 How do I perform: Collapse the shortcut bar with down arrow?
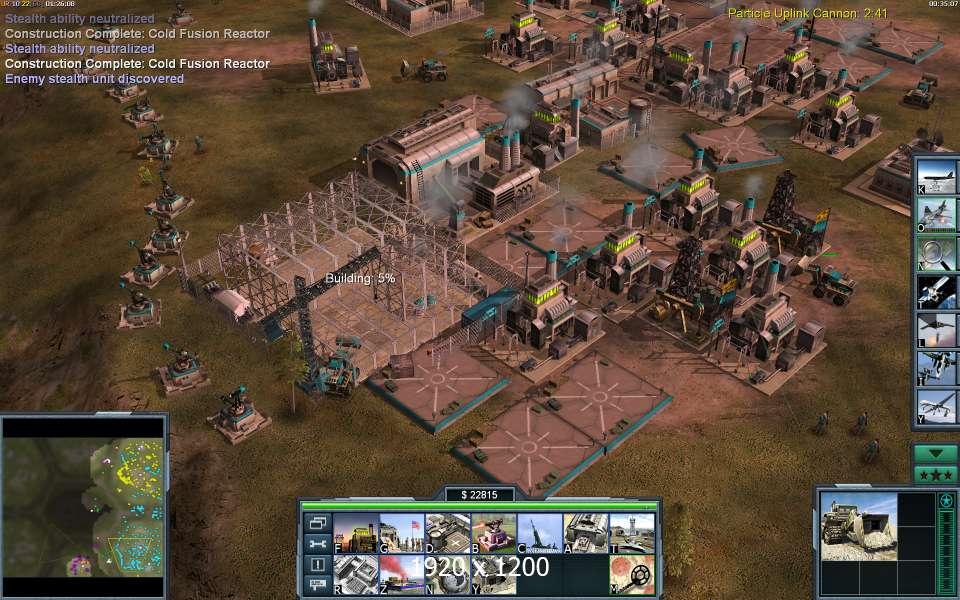pyautogui.click(x=935, y=452)
